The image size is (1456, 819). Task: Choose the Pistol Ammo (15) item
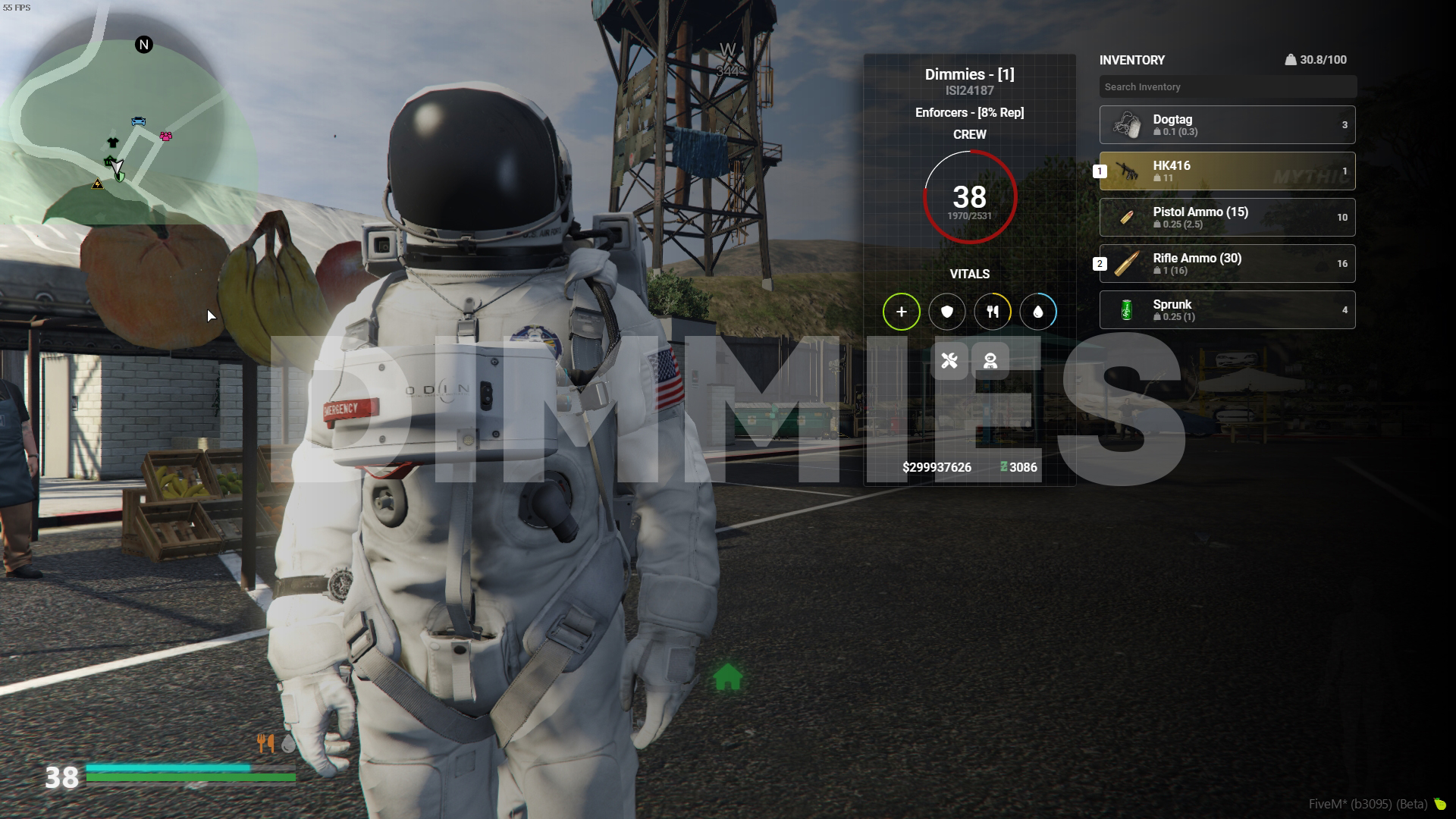1227,218
